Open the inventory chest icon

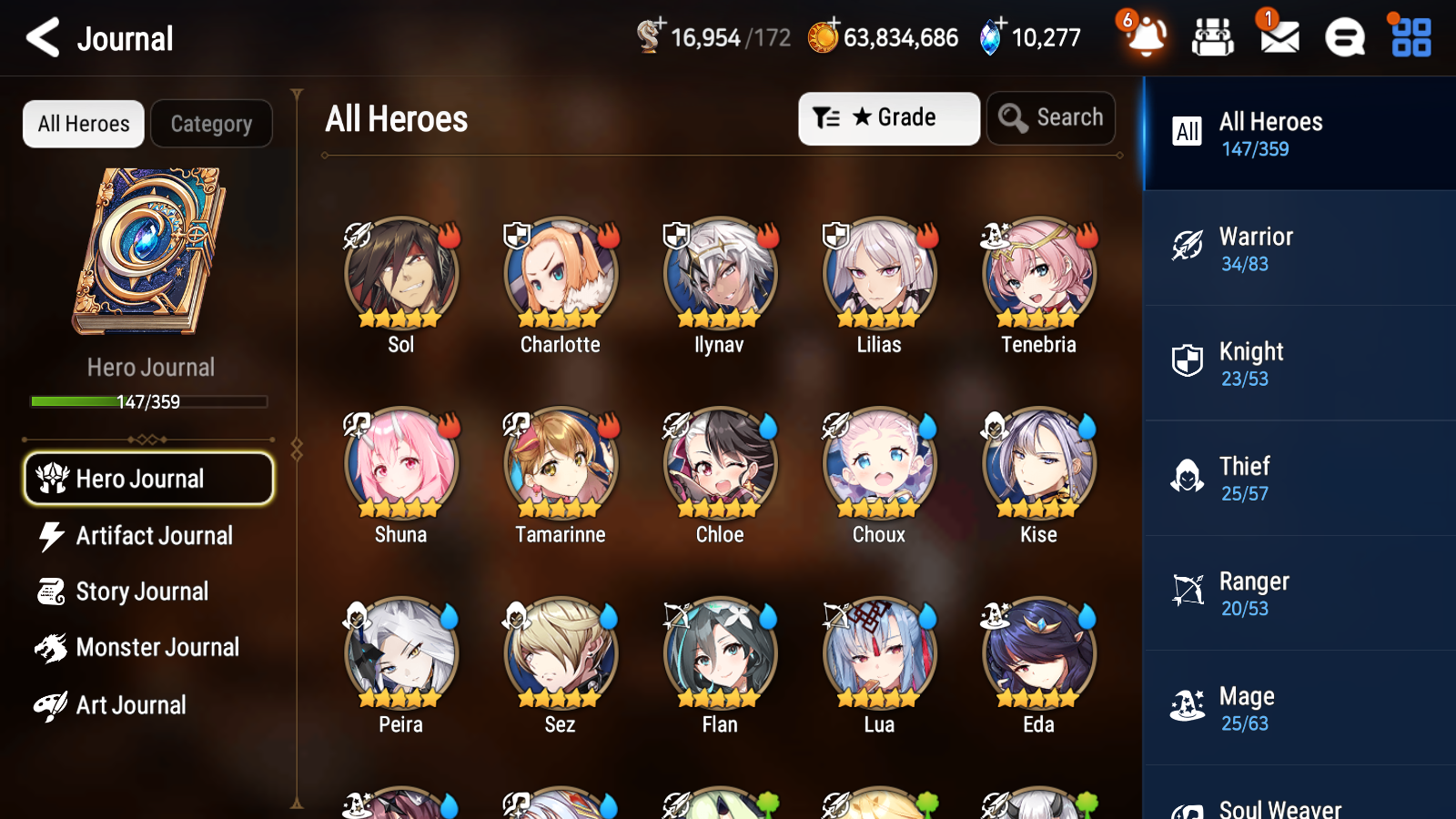1212,37
